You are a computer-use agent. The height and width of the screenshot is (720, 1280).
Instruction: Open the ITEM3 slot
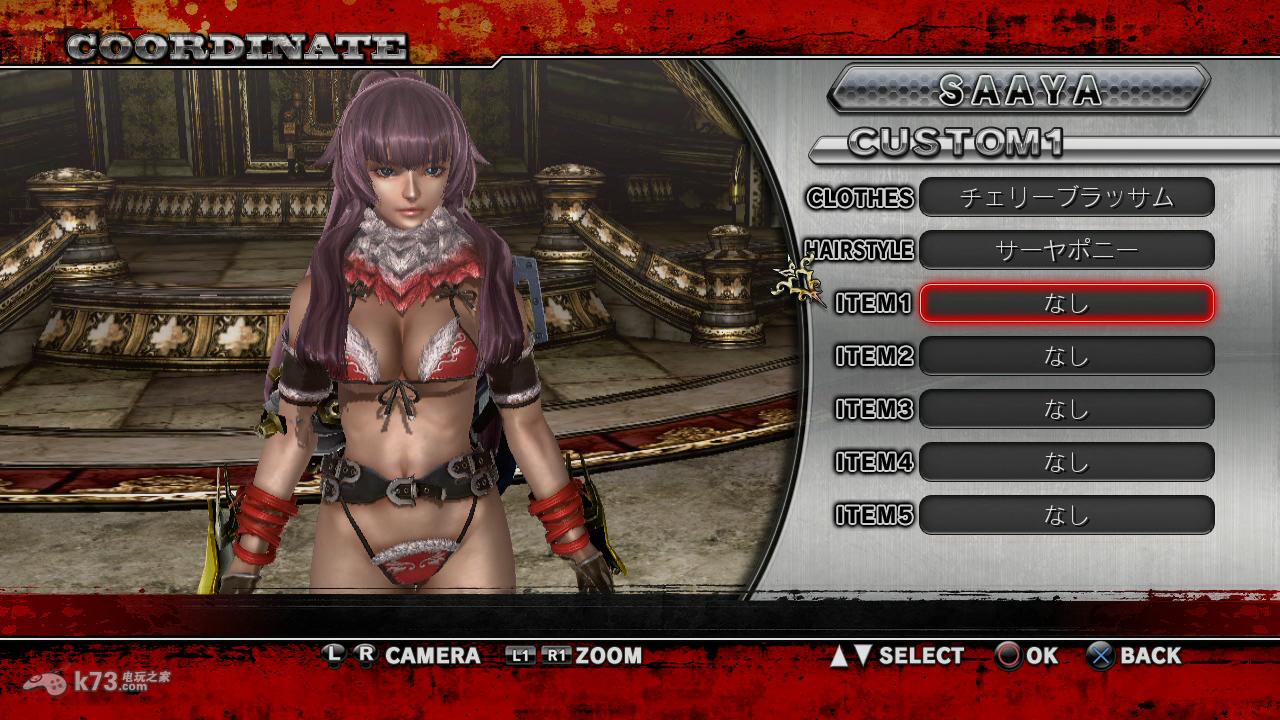[x=1066, y=409]
